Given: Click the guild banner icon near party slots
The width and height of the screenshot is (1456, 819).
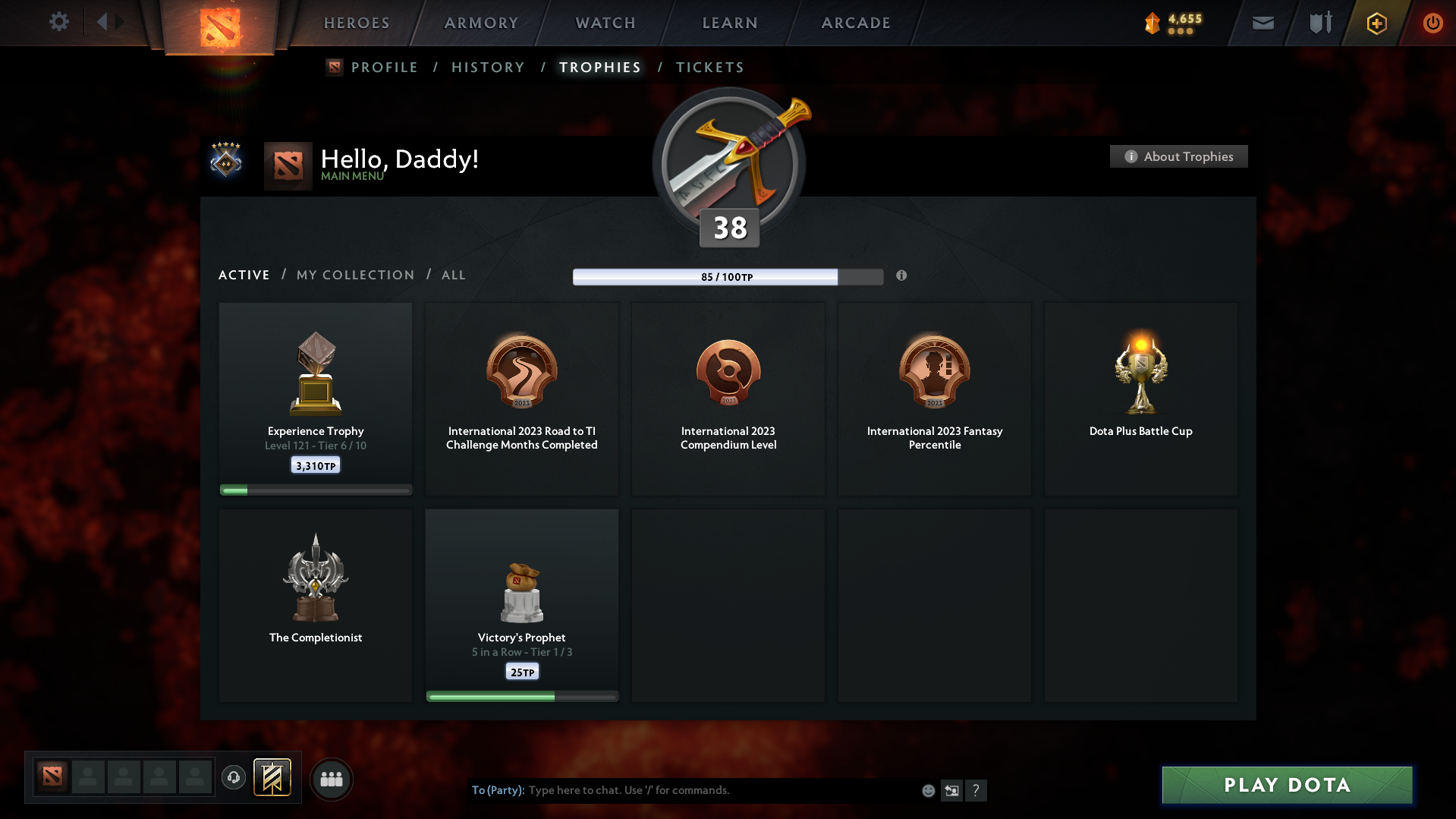Looking at the screenshot, I should coord(273,778).
